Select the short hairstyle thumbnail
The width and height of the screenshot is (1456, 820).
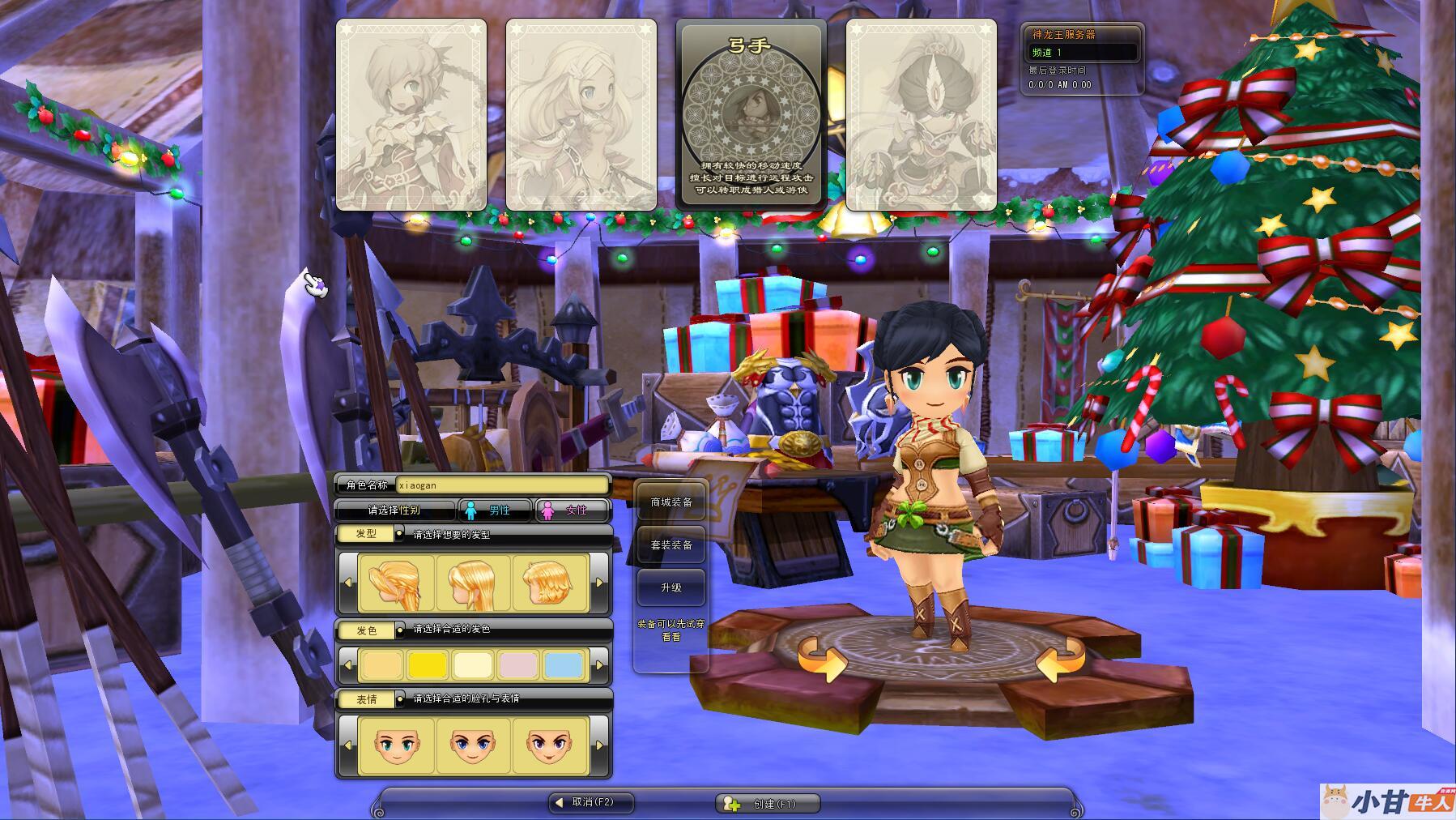[550, 583]
